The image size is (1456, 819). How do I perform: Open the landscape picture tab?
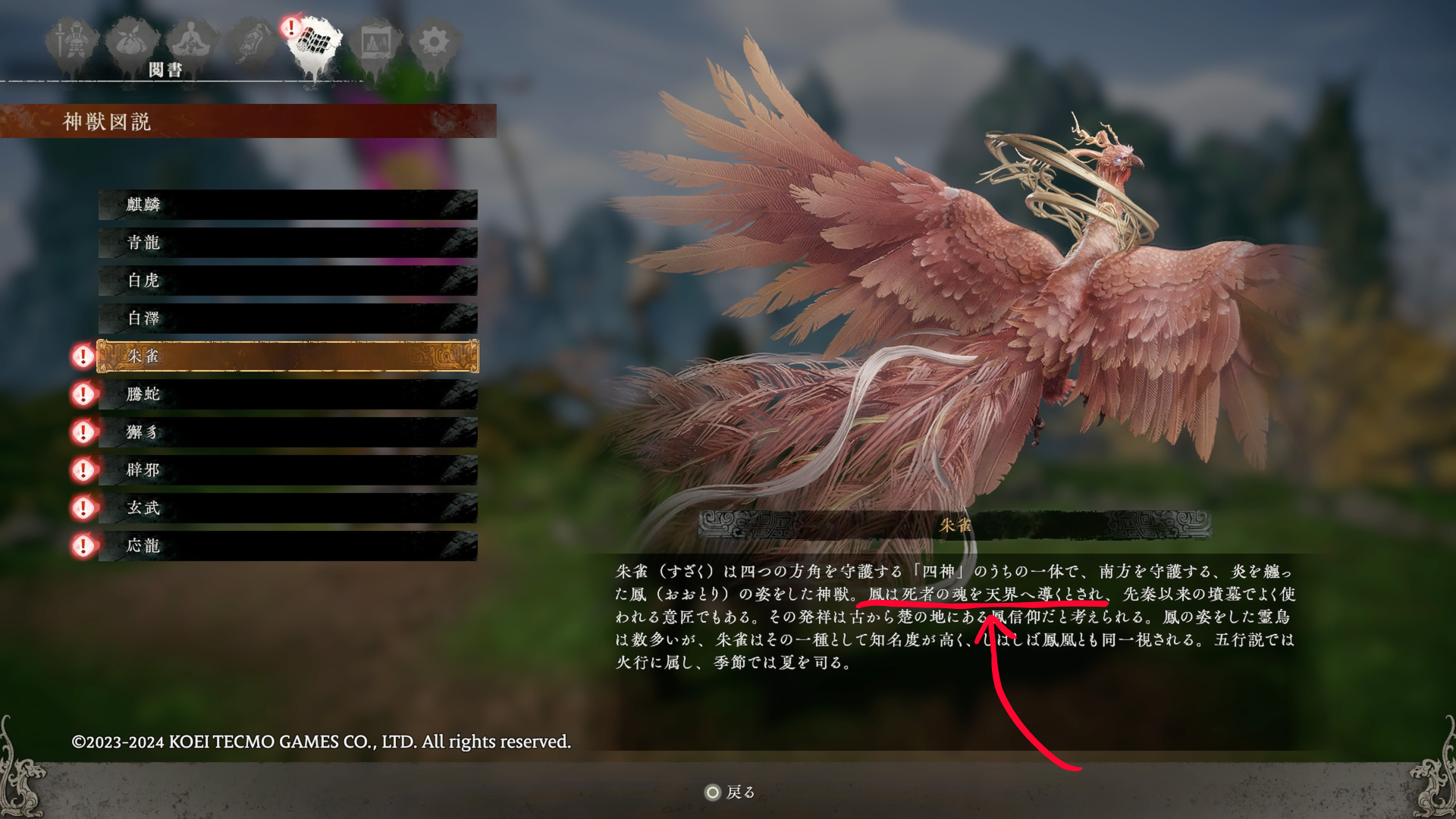click(x=375, y=42)
